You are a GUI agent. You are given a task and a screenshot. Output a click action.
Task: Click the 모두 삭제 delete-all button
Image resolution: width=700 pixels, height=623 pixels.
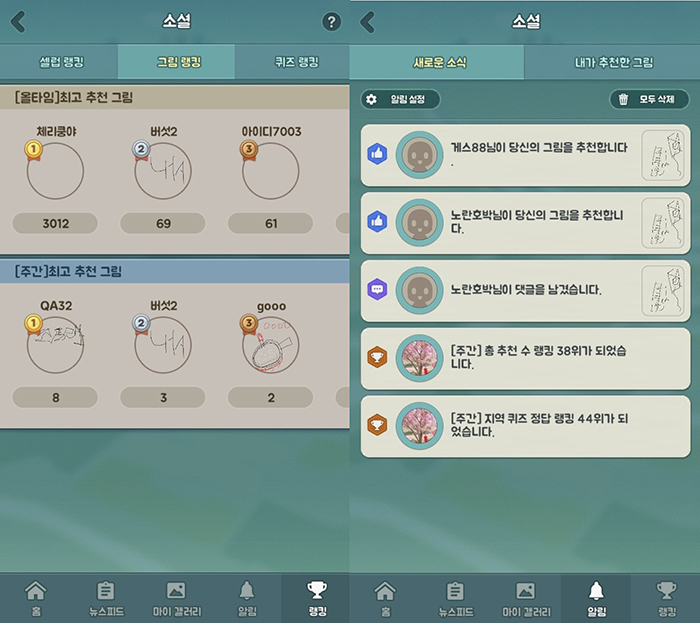[x=649, y=99]
